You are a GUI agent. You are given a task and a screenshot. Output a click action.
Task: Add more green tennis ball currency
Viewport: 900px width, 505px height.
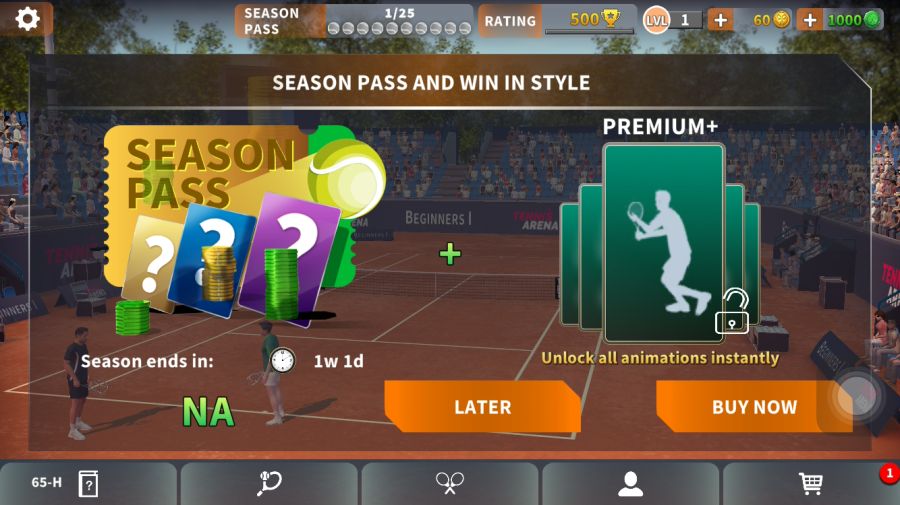(810, 19)
